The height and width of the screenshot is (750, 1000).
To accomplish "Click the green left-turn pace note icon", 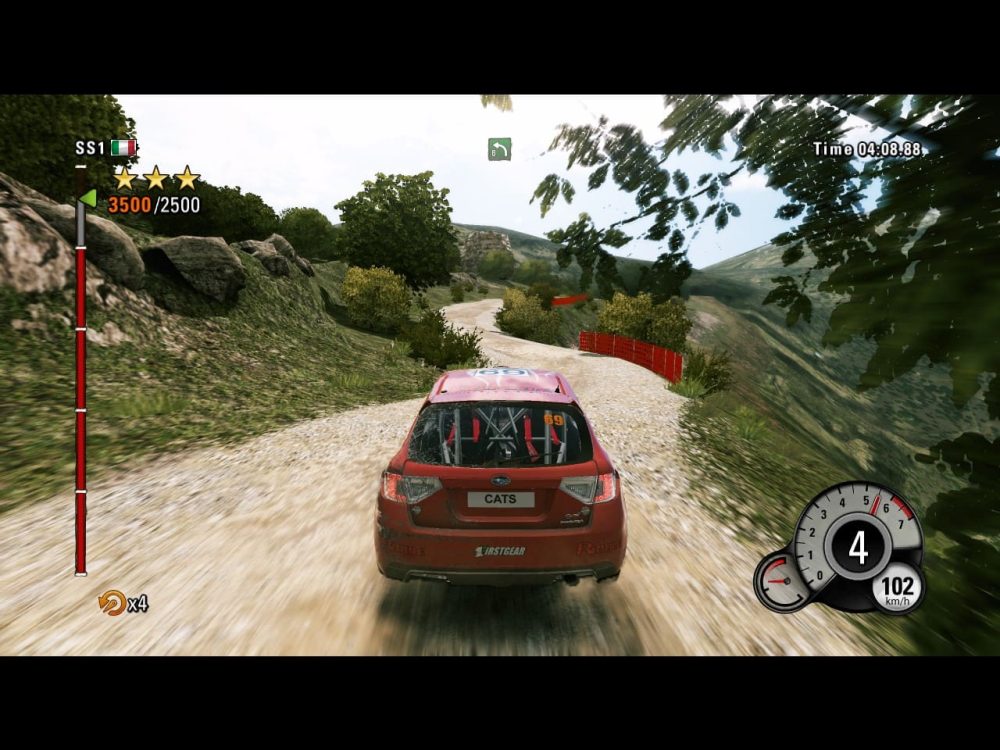I will pos(499,149).
